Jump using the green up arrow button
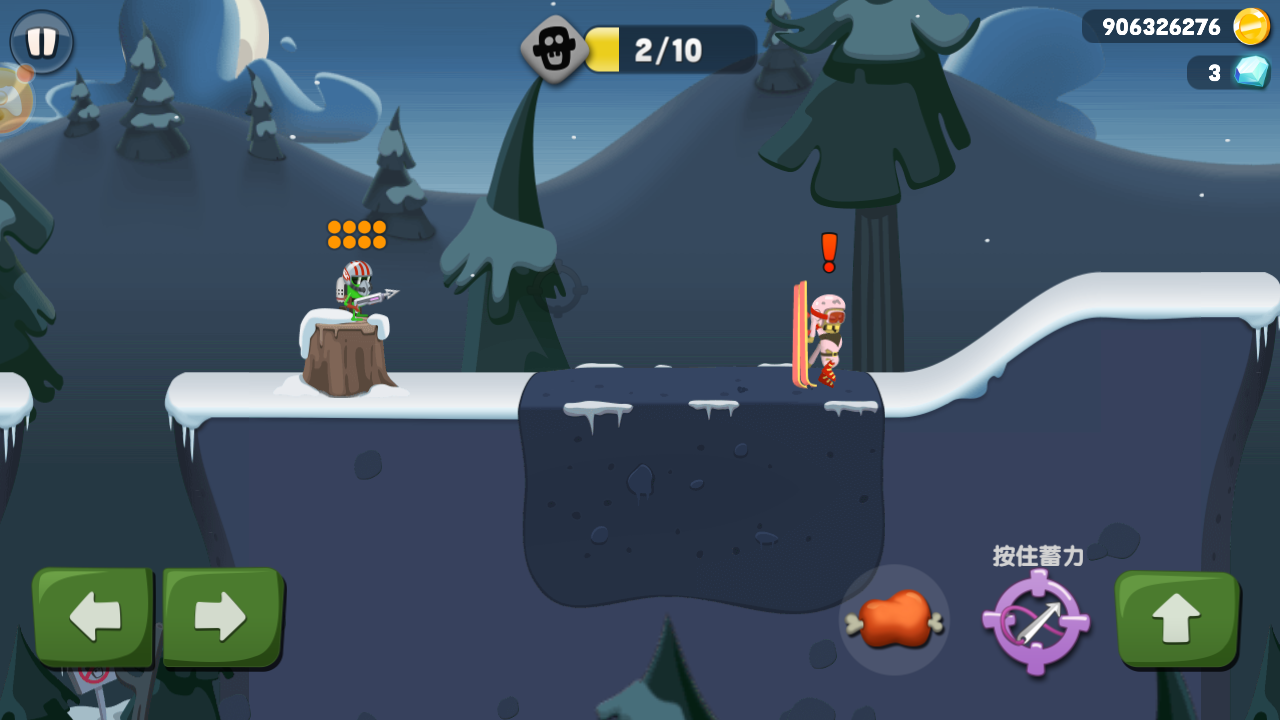 pos(1176,619)
